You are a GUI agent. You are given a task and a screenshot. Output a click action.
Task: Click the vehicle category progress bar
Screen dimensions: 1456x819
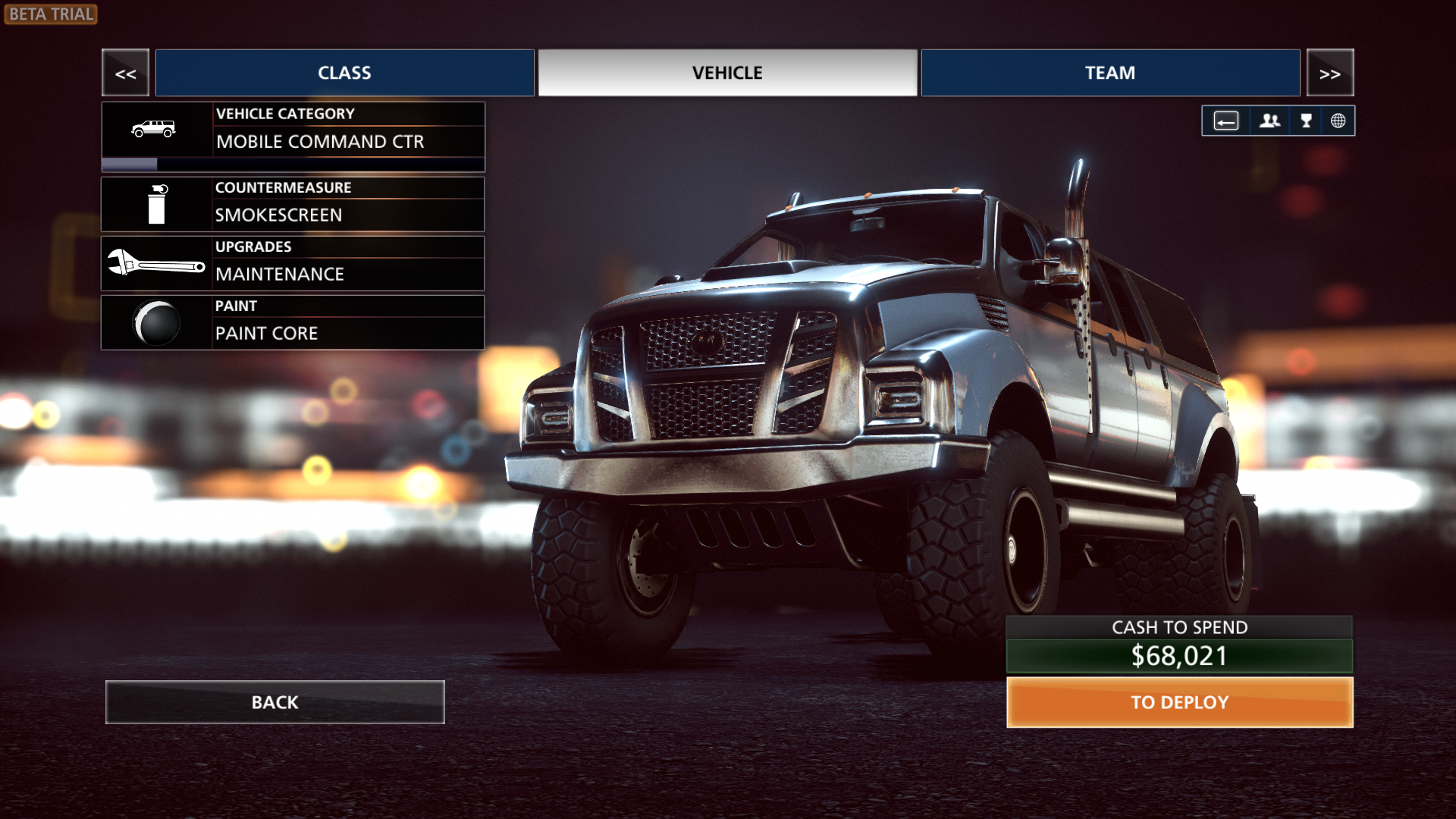(293, 162)
